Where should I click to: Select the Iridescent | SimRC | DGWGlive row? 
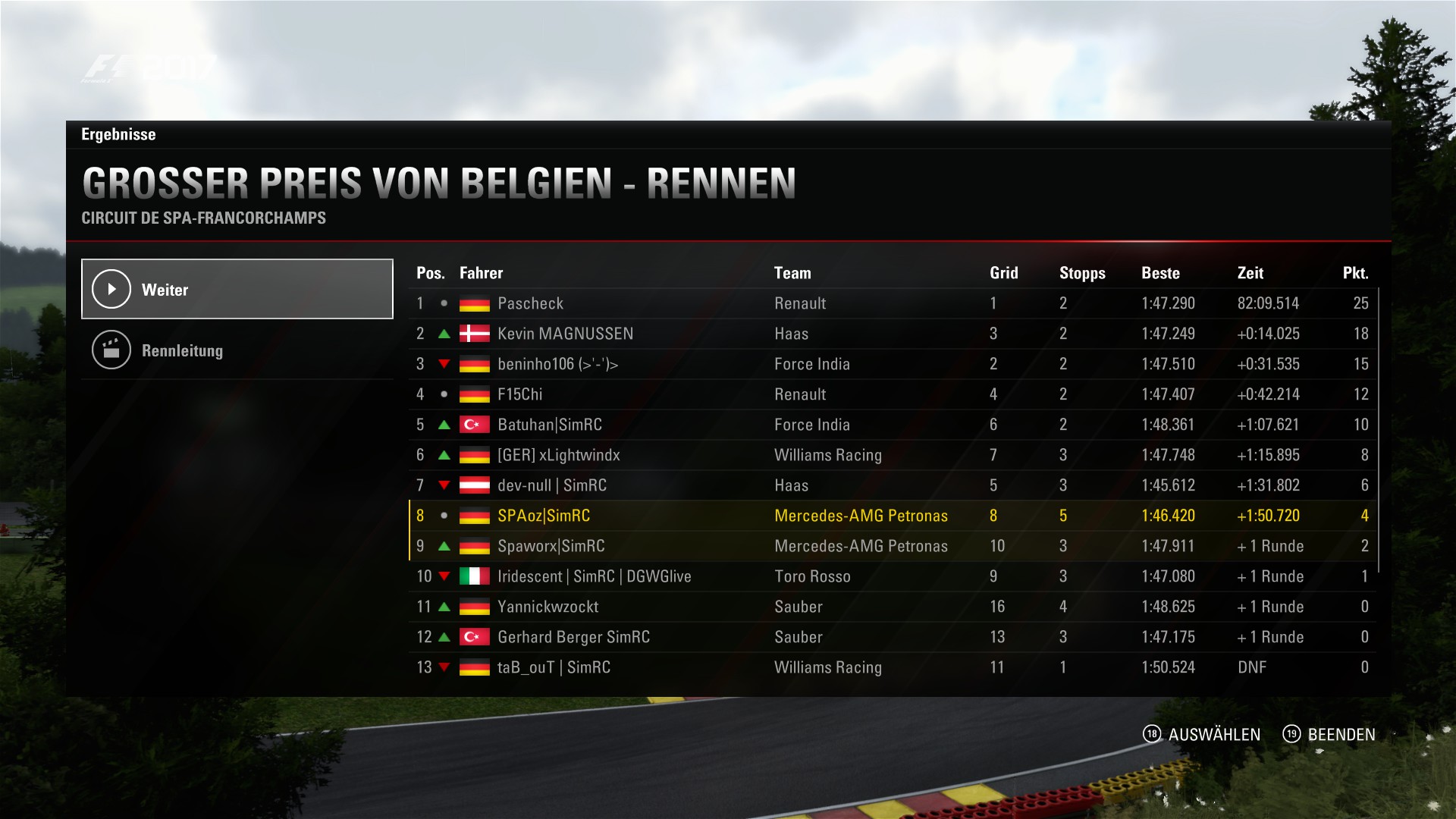[892, 576]
